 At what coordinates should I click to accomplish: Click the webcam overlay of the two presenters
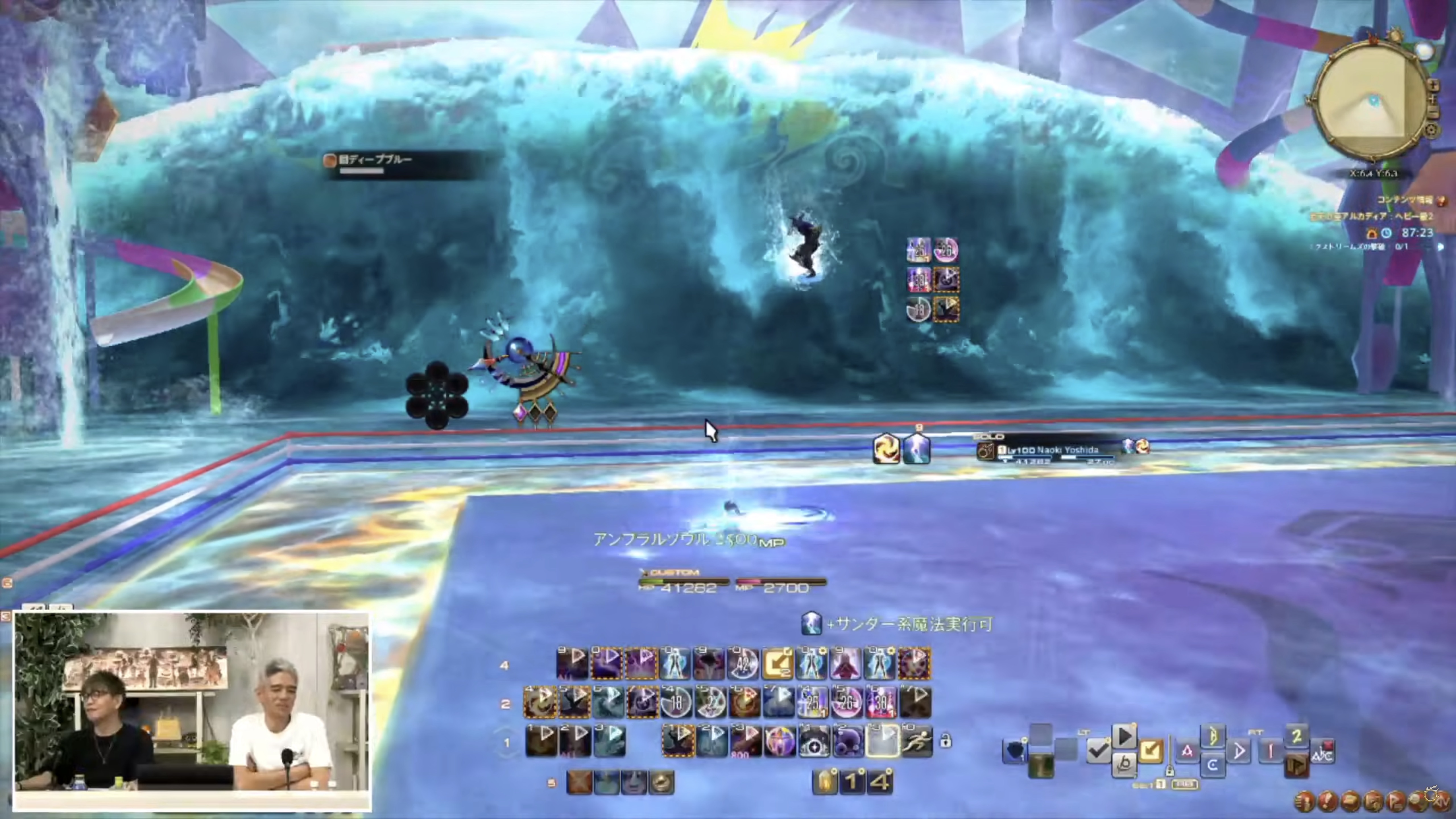pos(192,710)
